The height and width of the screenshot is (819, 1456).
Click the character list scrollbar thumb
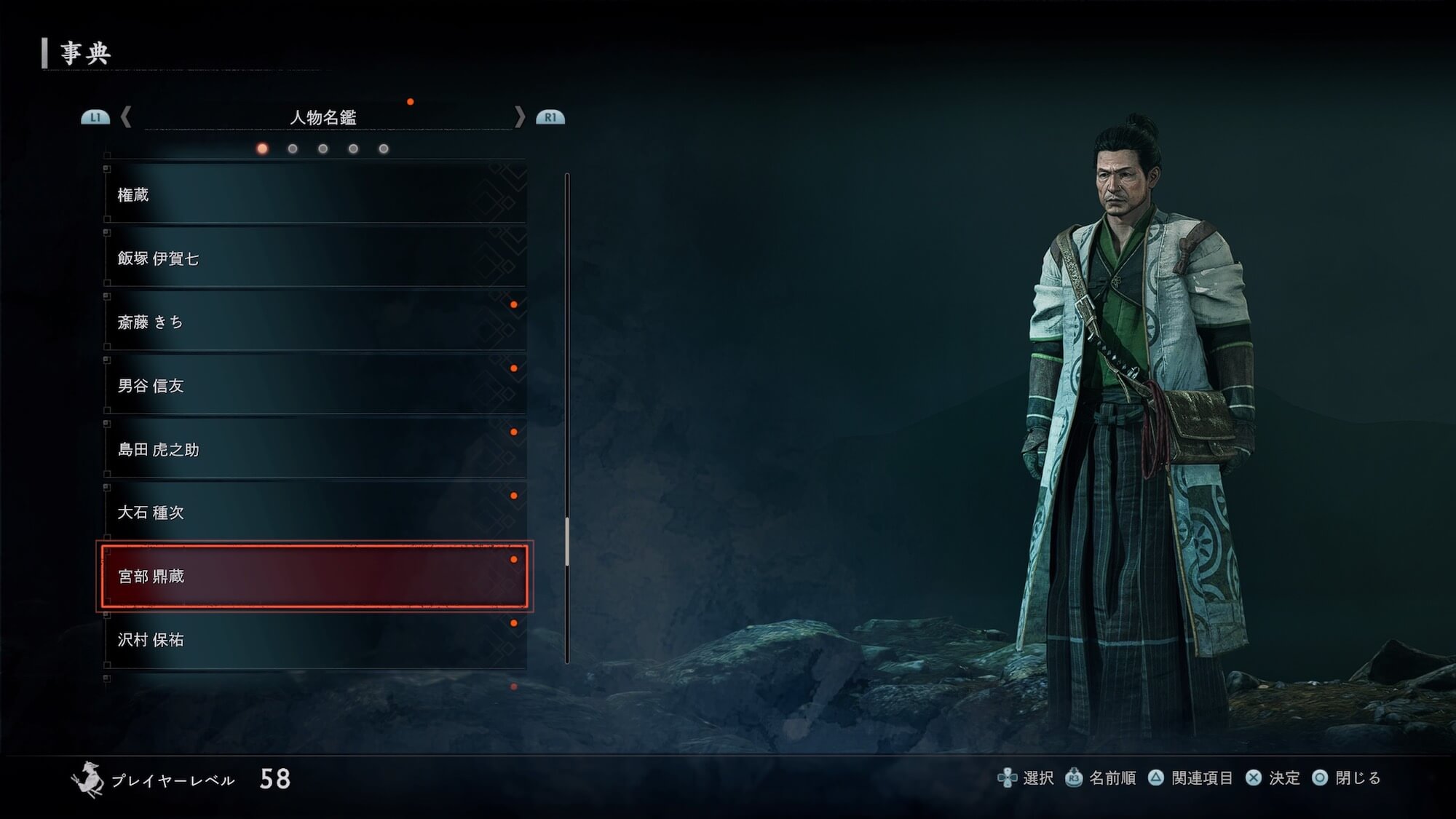(x=567, y=542)
